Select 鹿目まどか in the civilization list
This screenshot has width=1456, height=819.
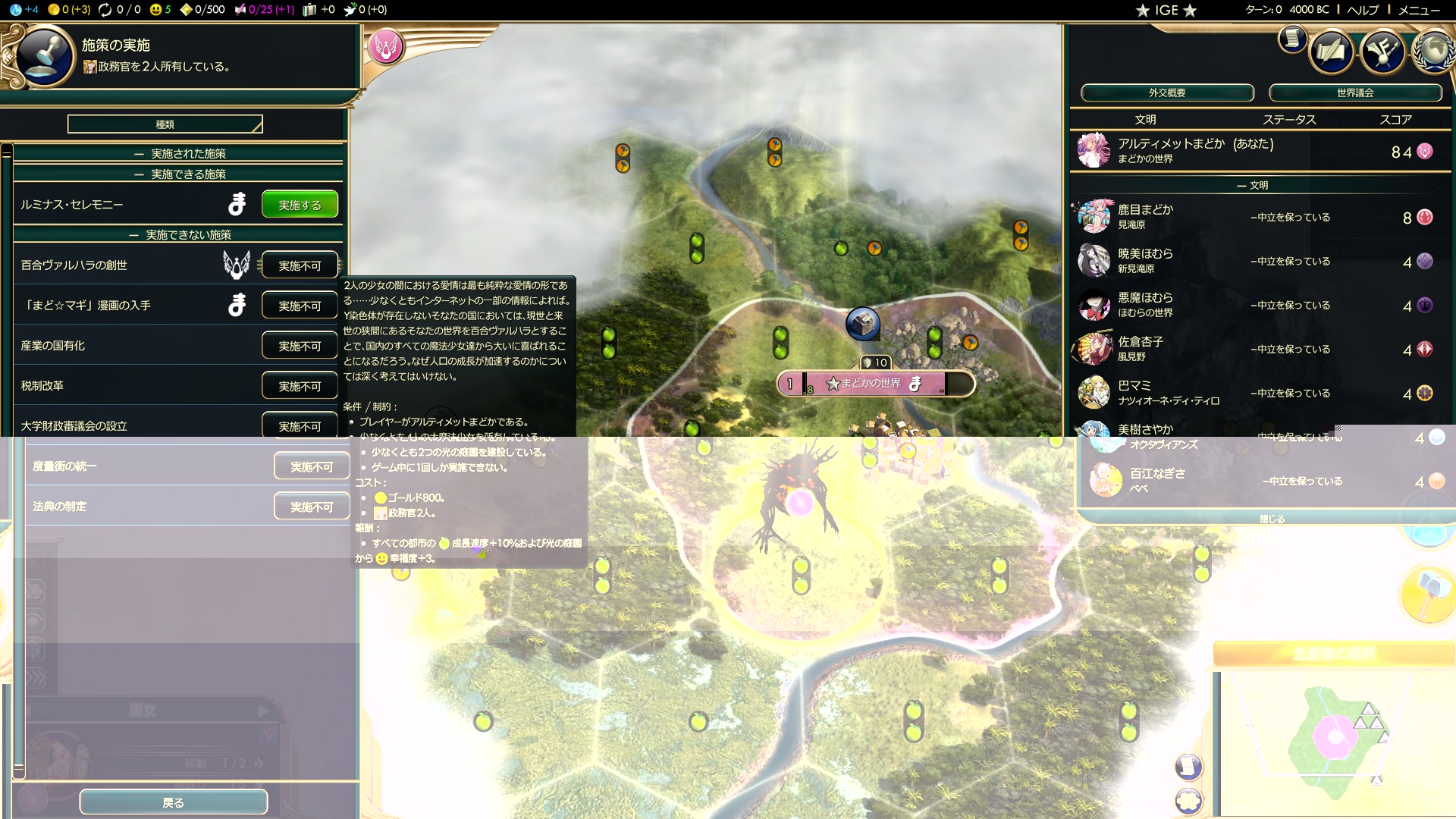pyautogui.click(x=1145, y=216)
